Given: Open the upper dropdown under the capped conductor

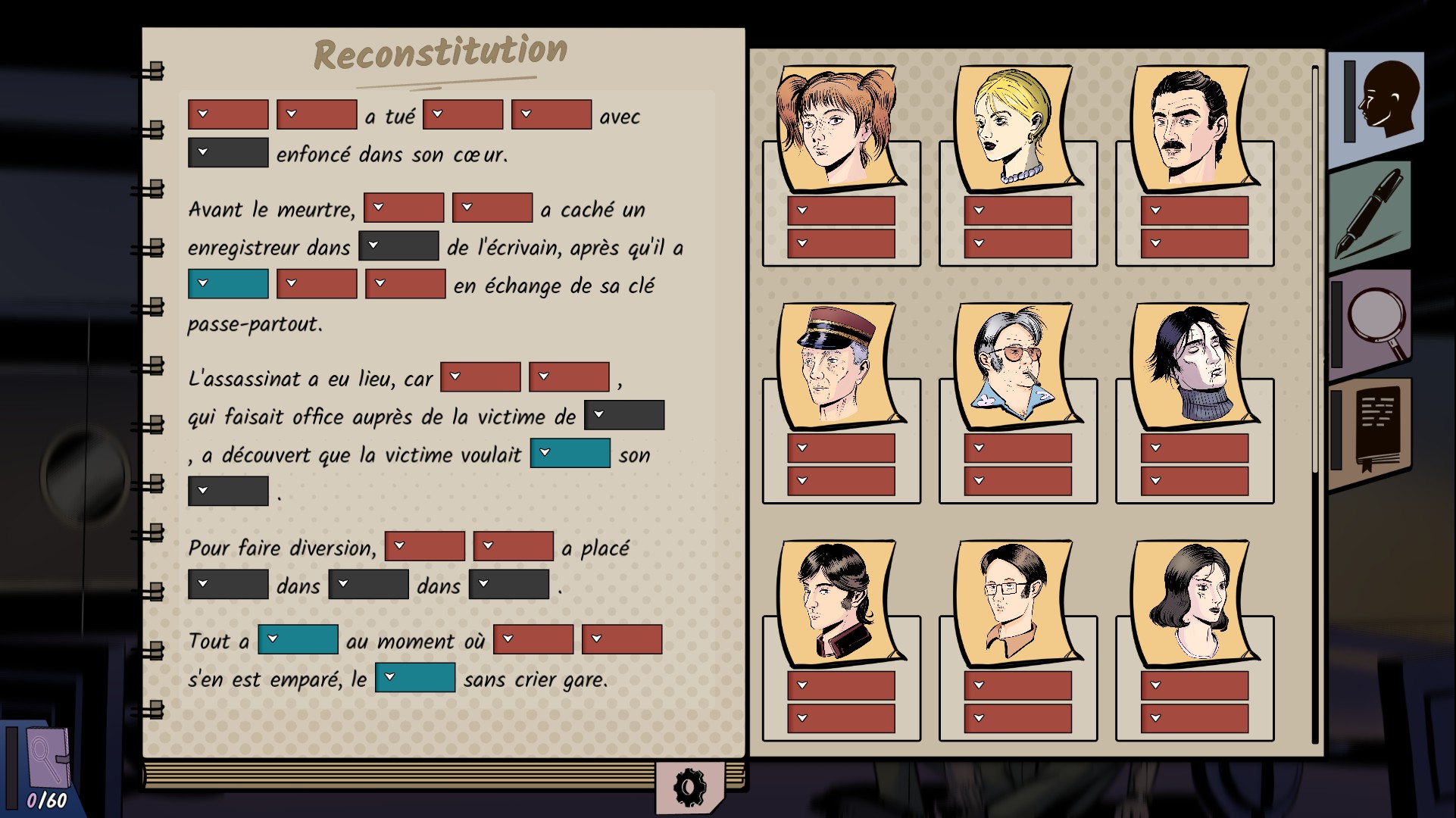Looking at the screenshot, I should click(841, 448).
